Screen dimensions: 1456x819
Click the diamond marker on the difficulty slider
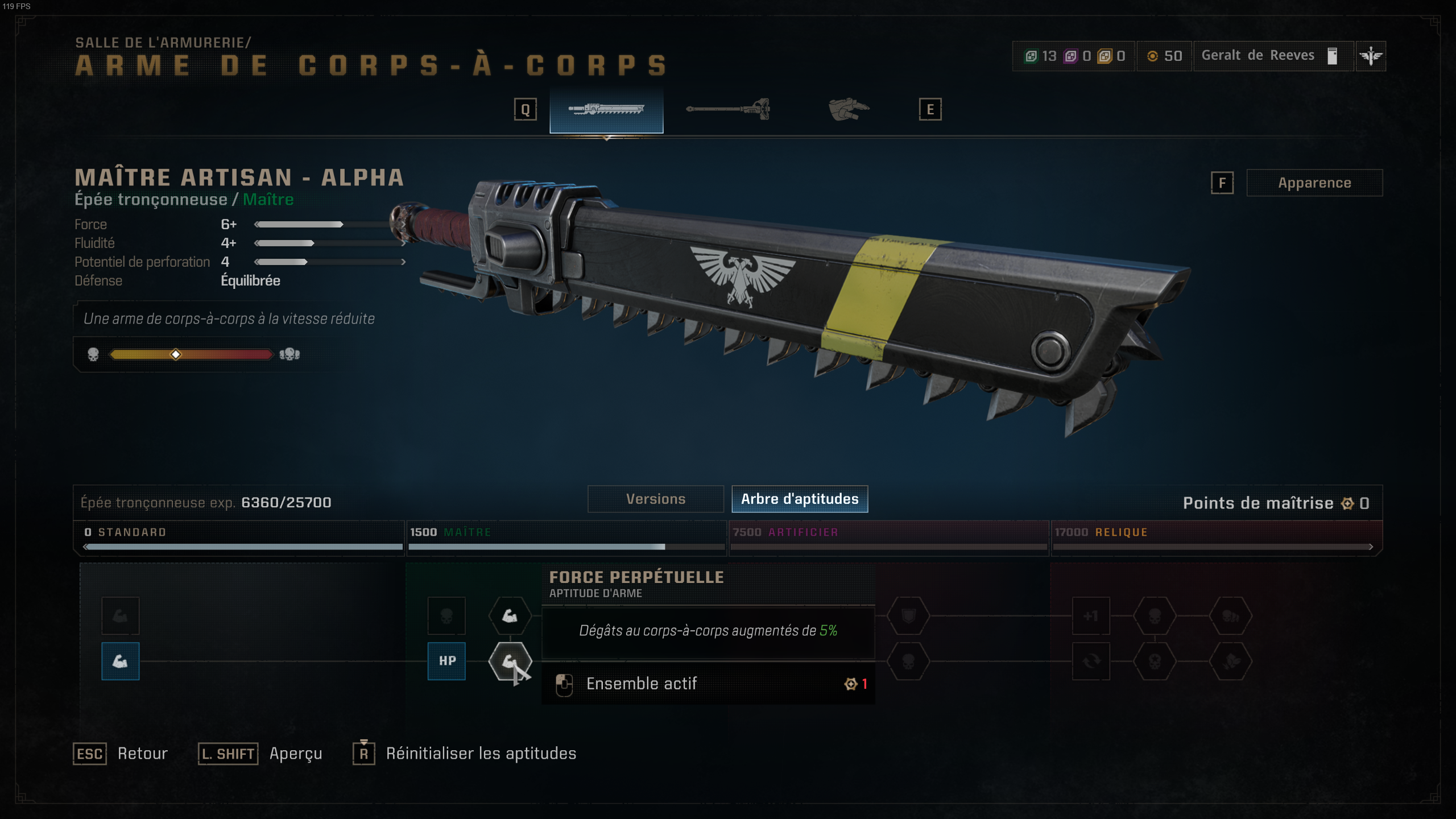point(176,355)
